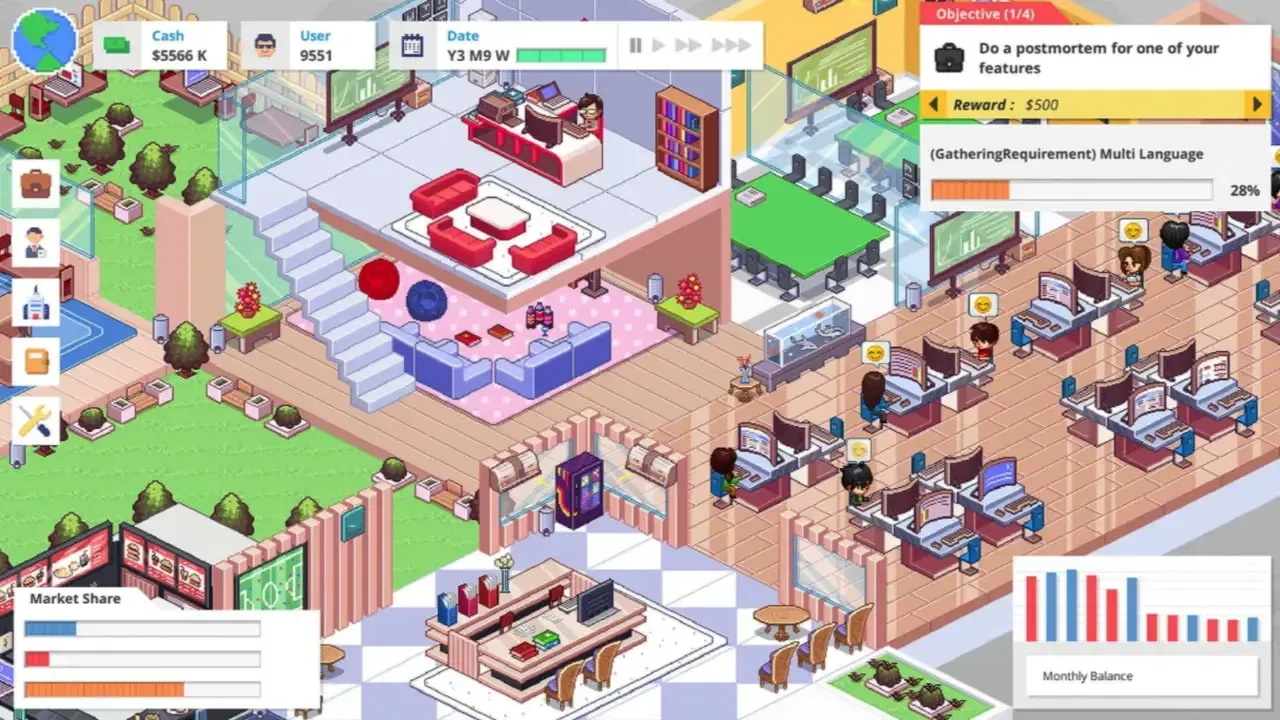
Task: Click the right arrow on the Reward bar
Action: 1258,104
